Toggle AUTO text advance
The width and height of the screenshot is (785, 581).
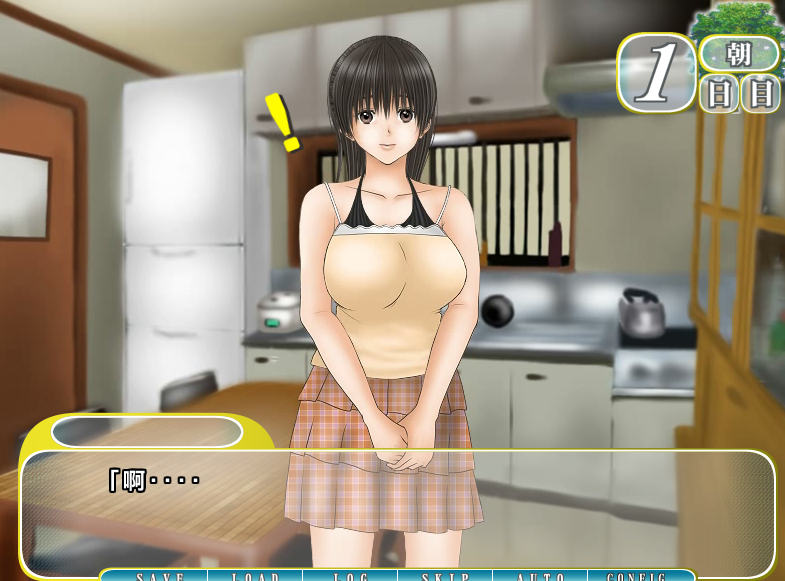(x=541, y=576)
